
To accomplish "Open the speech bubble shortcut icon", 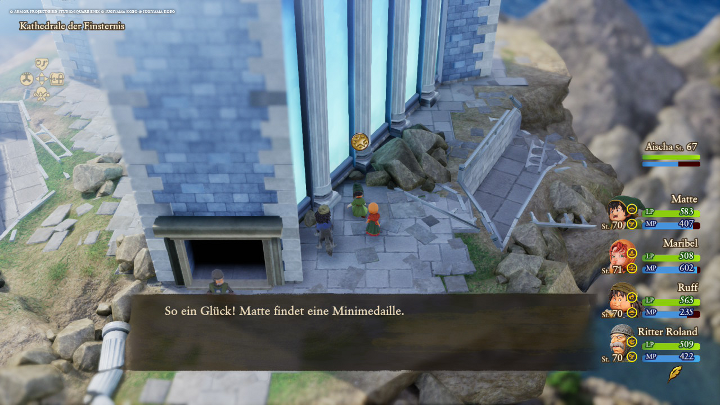I will (42, 63).
